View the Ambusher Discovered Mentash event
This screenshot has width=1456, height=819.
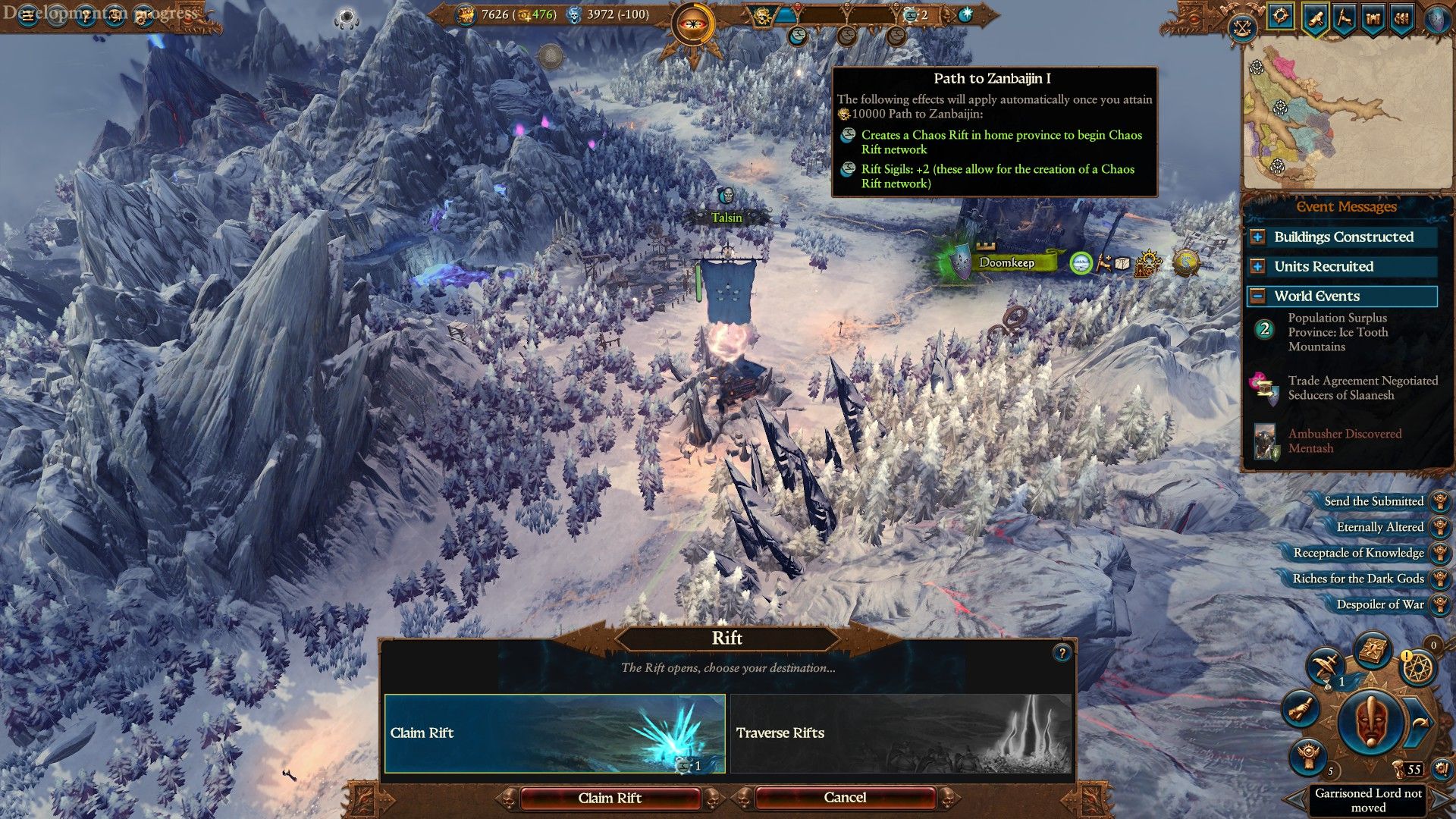click(1344, 441)
